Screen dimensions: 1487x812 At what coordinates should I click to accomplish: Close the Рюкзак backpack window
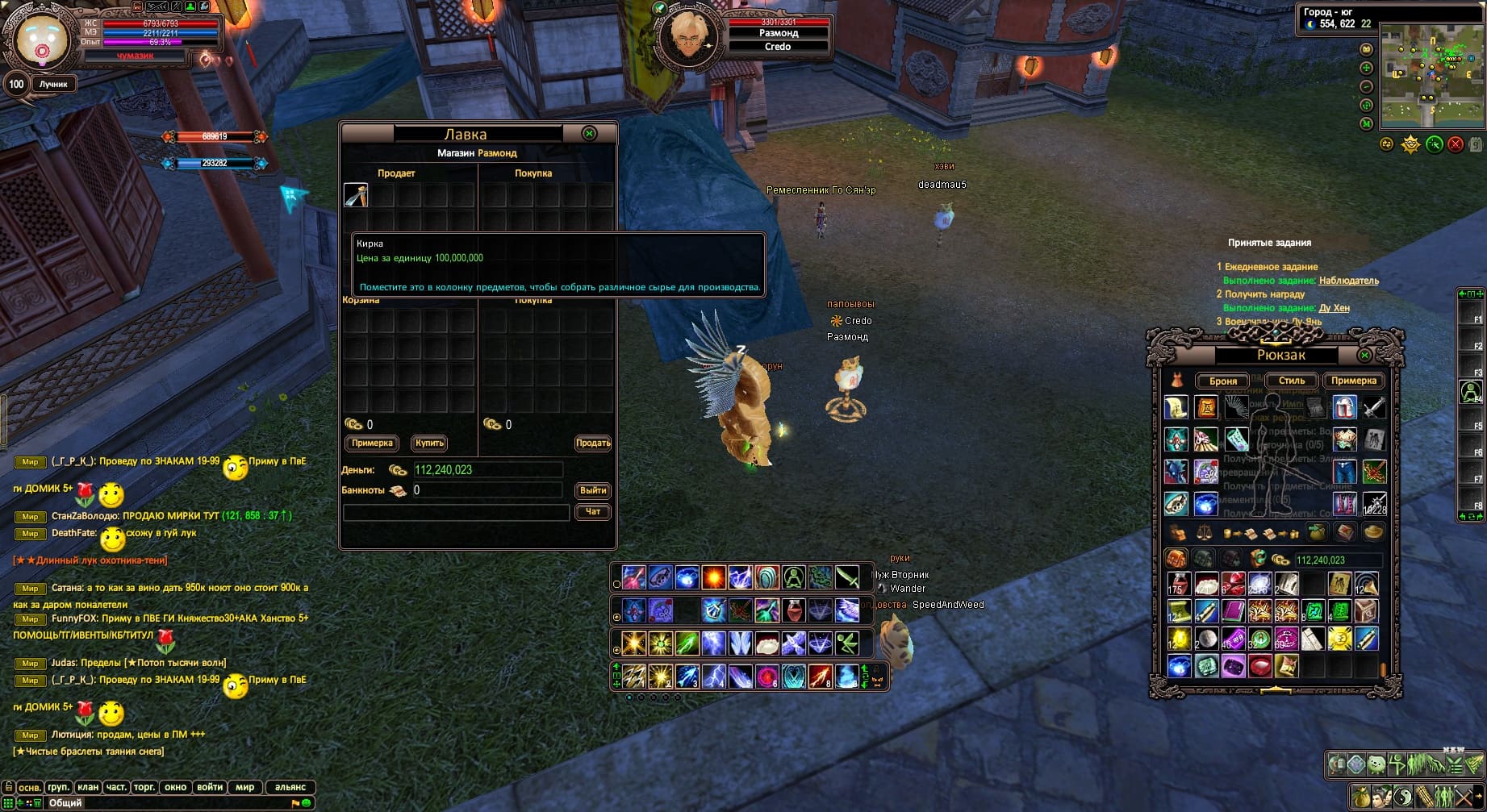[1364, 355]
